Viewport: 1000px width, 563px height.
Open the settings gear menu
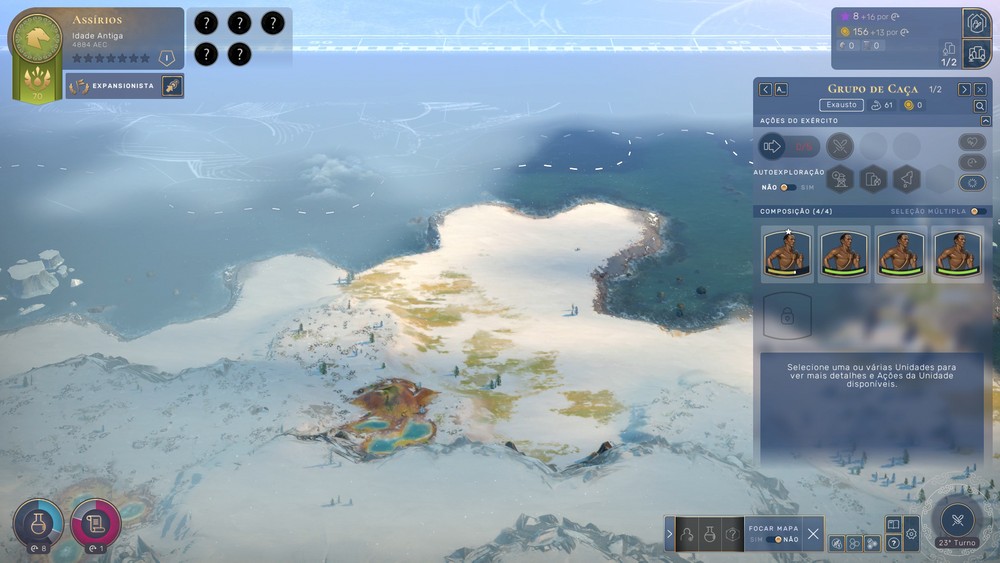pyautogui.click(x=911, y=535)
